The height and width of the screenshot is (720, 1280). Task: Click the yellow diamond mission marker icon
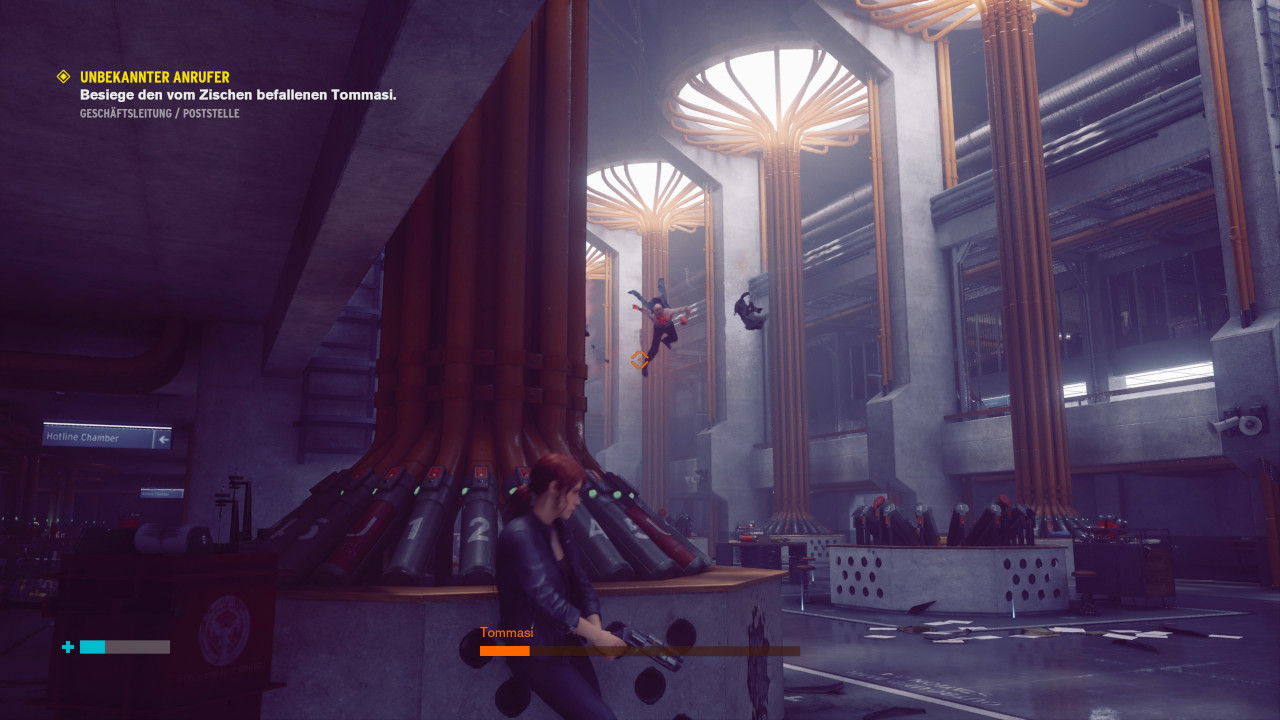(x=64, y=76)
